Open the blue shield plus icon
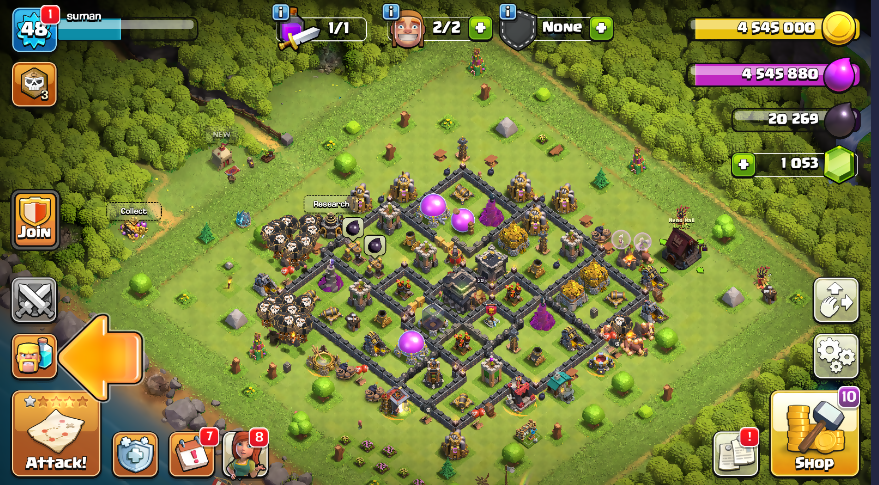879x485 pixels. [135, 454]
